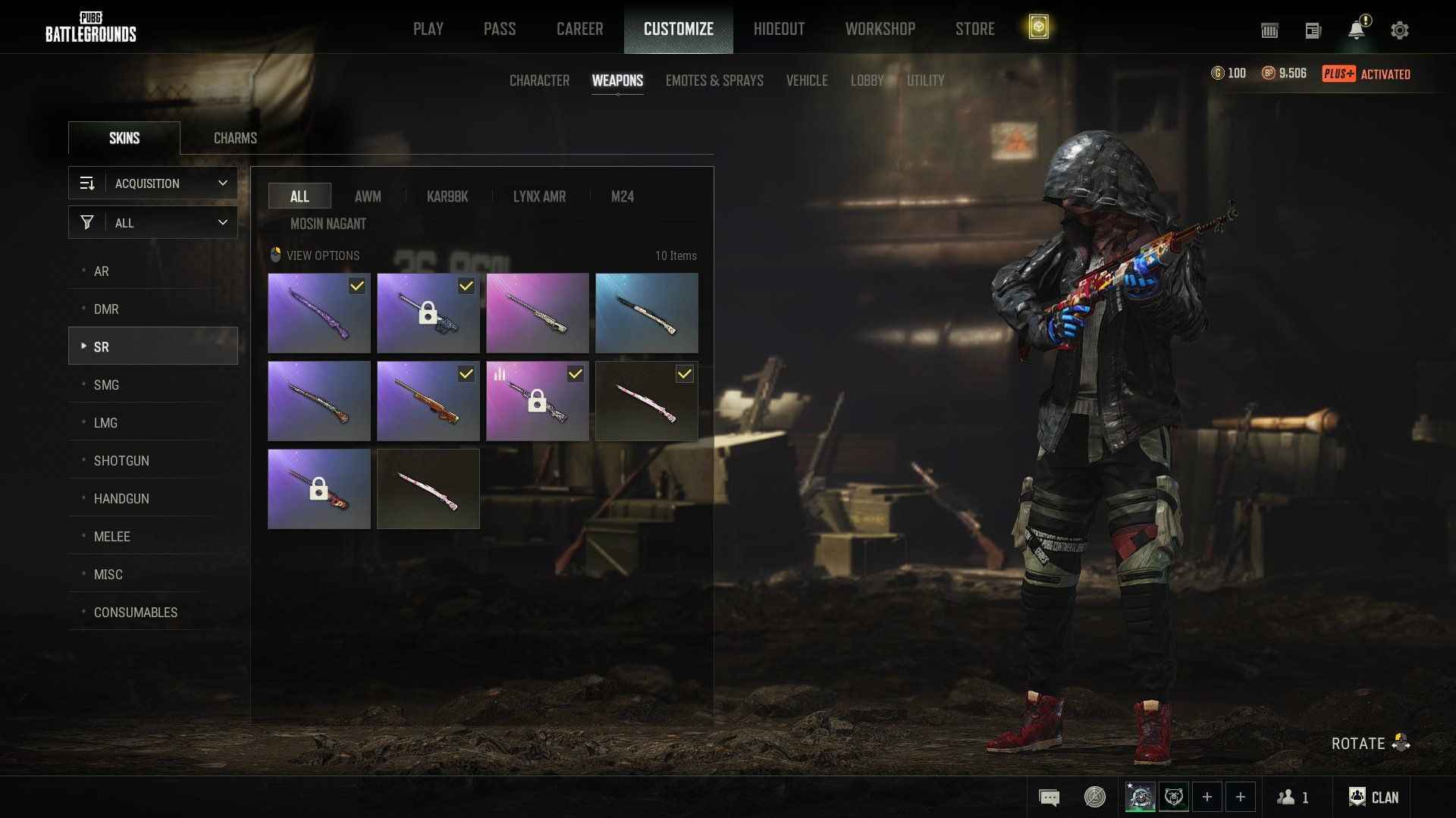The image size is (1456, 818).
Task: Open the Clan panel
Action: point(1373,798)
